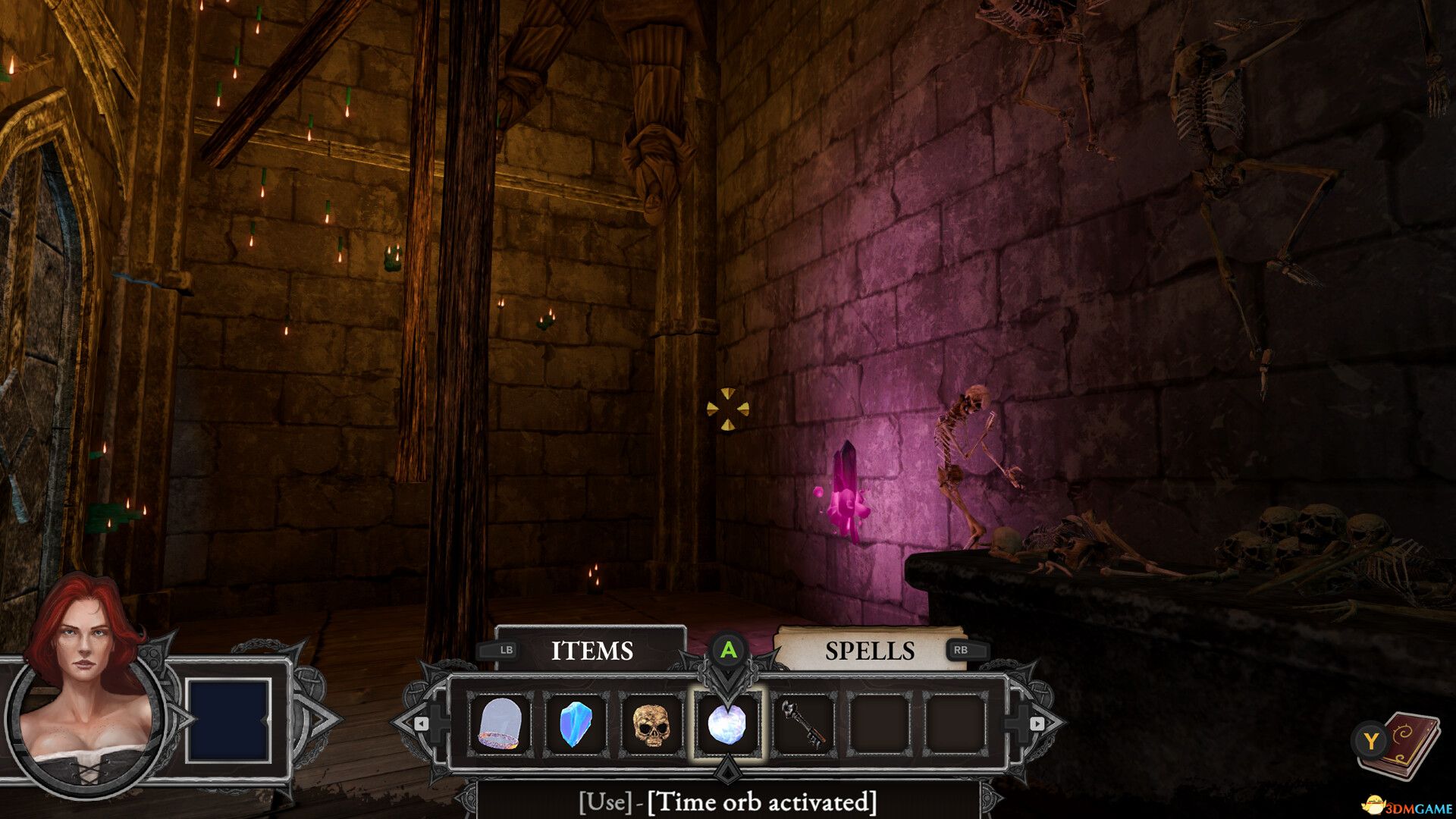Switch to the SPELLS tab
This screenshot has height=819, width=1456.
[871, 651]
